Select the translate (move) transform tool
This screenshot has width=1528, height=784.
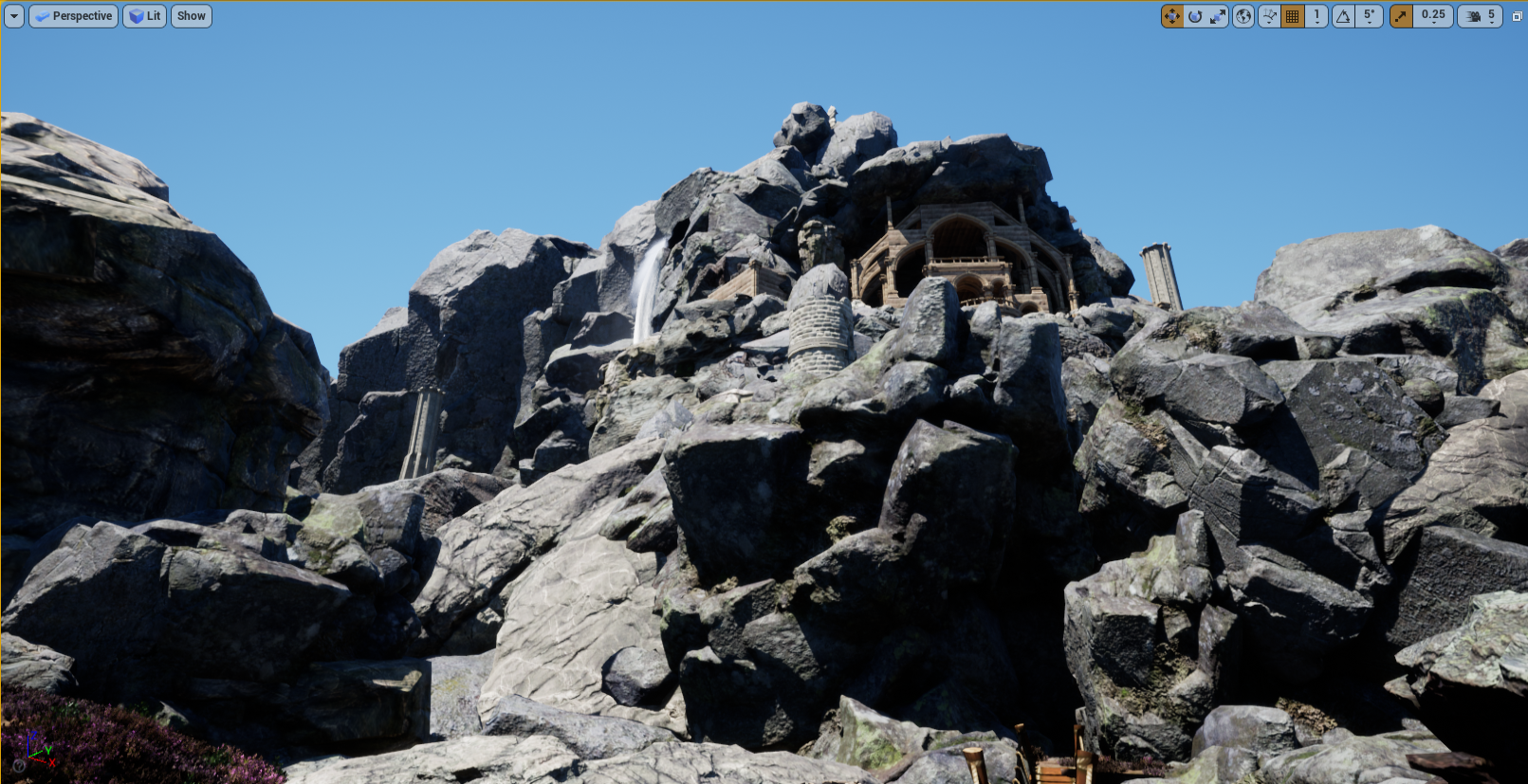point(1172,16)
